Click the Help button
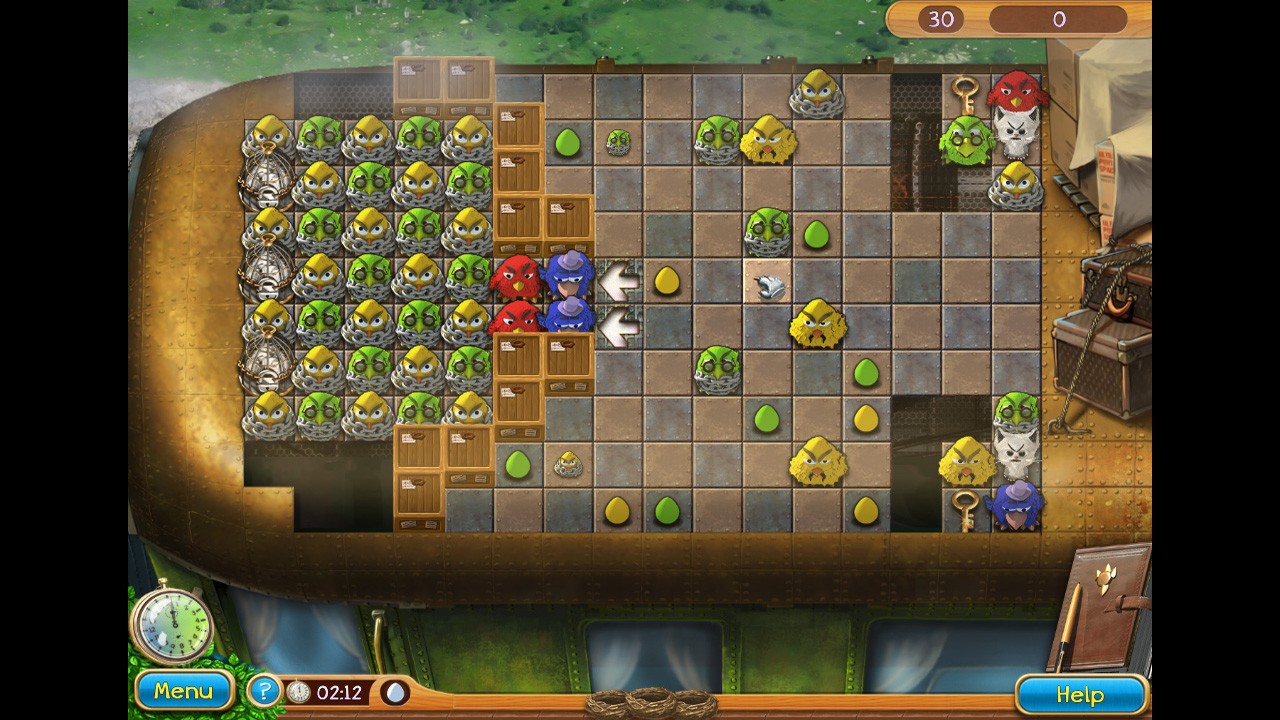 pyautogui.click(x=1080, y=695)
